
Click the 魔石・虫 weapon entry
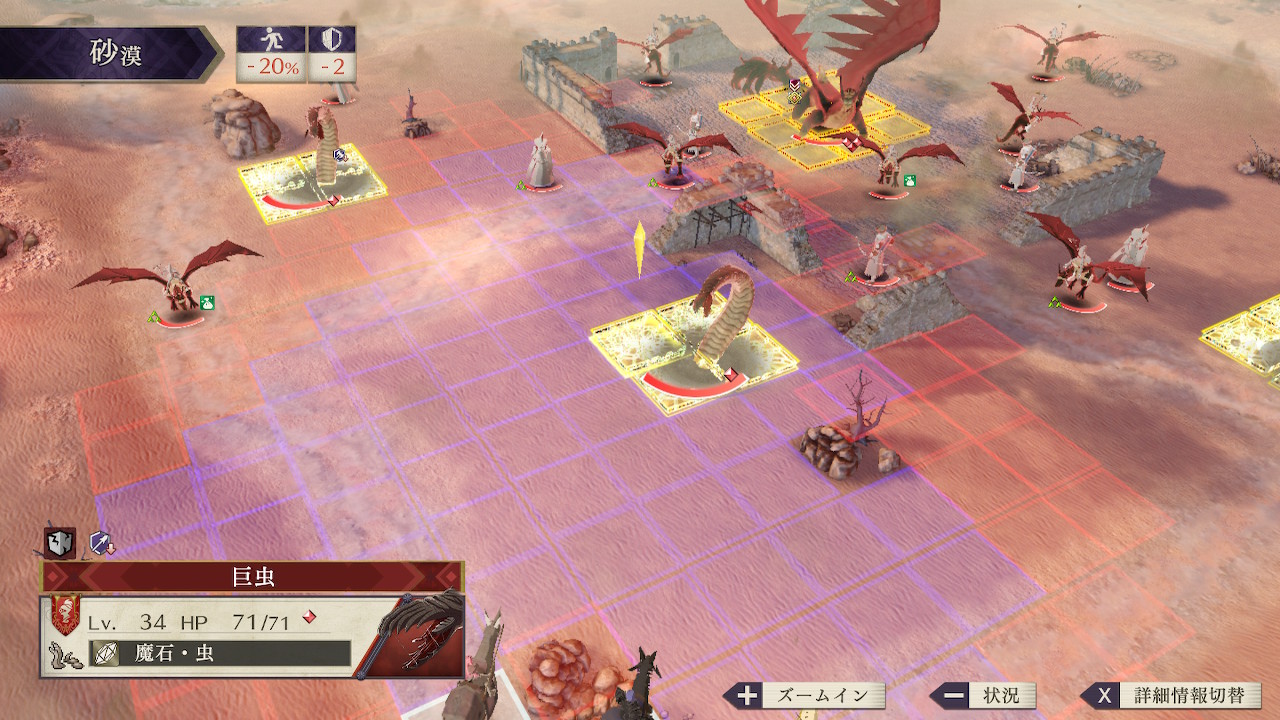[220, 654]
